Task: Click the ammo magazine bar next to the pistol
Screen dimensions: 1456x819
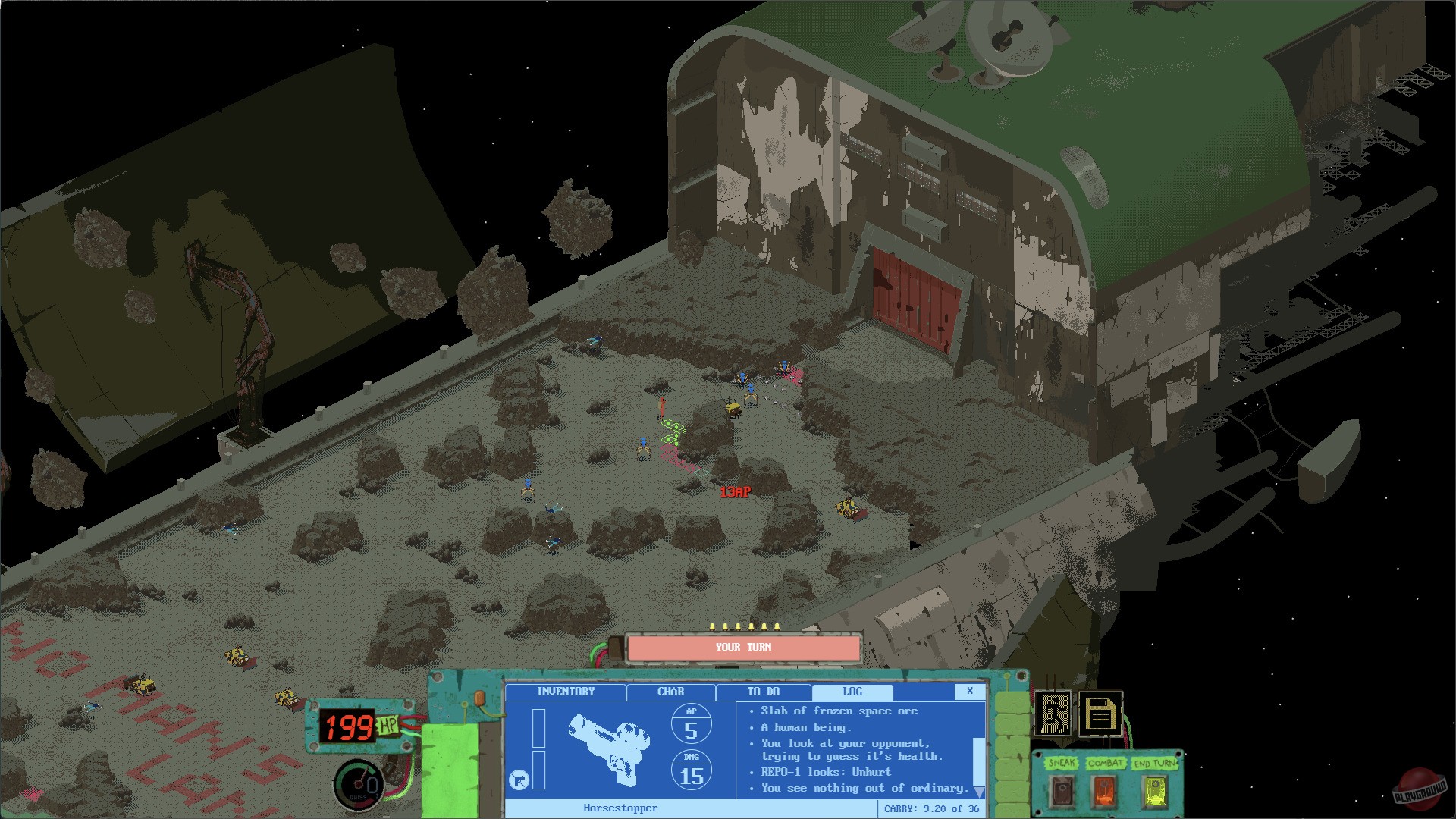Action: [x=538, y=728]
